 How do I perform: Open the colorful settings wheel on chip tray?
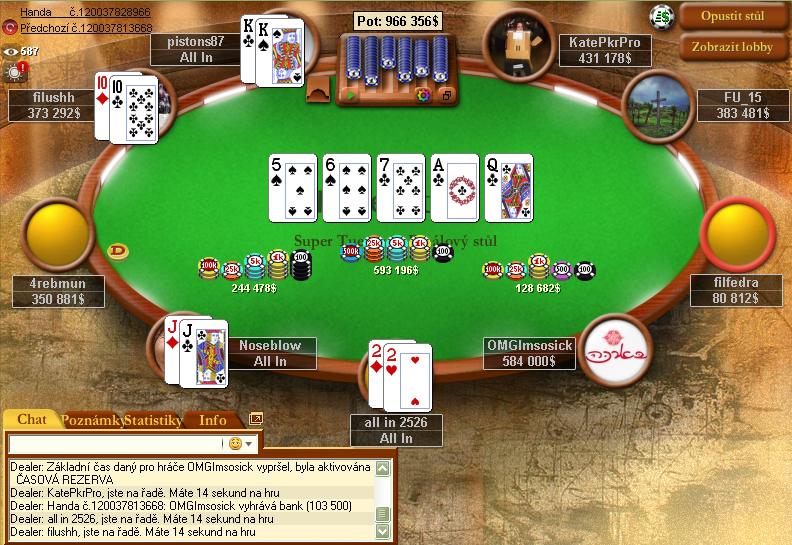coord(422,96)
